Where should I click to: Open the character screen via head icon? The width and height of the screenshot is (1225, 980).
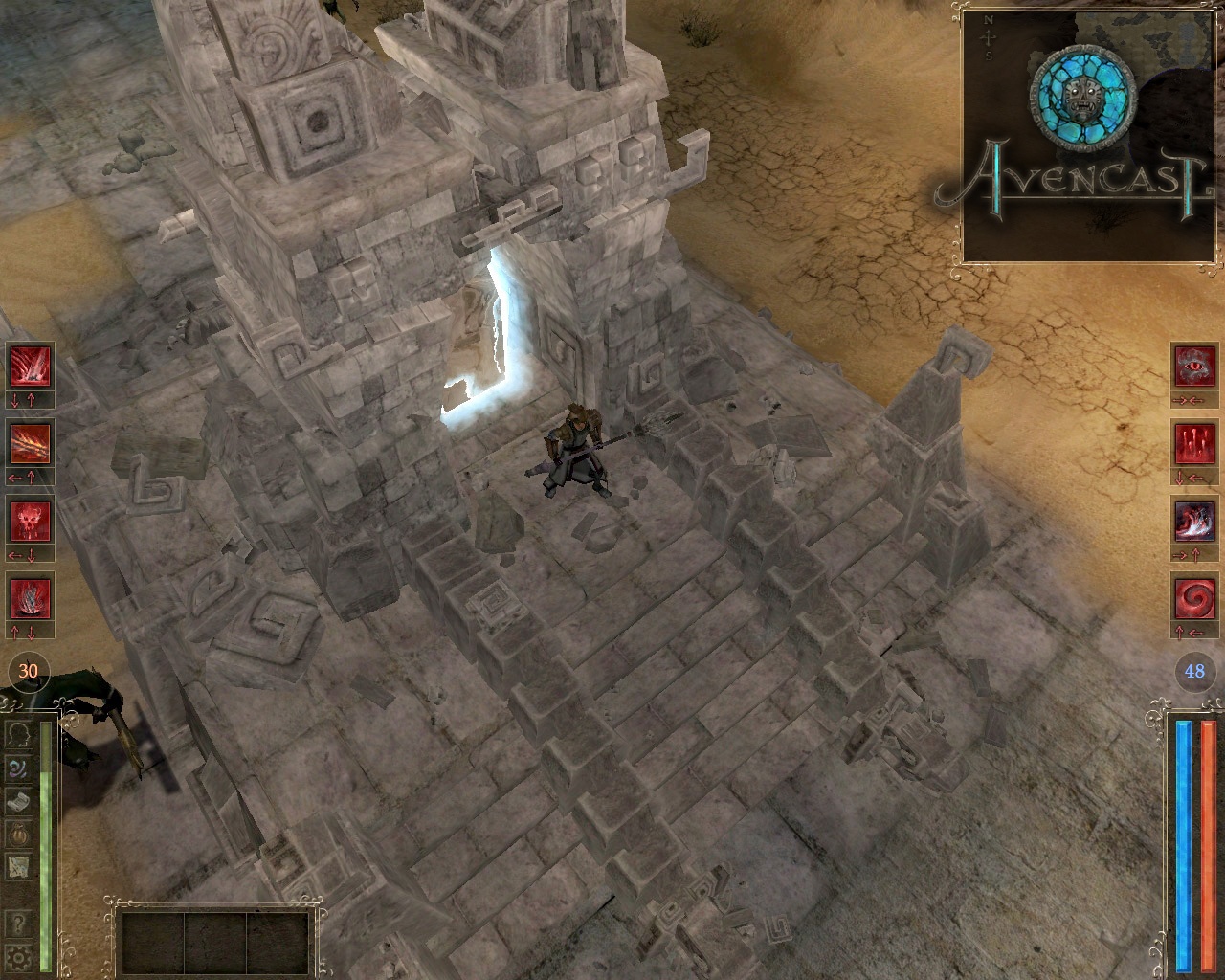tap(21, 736)
